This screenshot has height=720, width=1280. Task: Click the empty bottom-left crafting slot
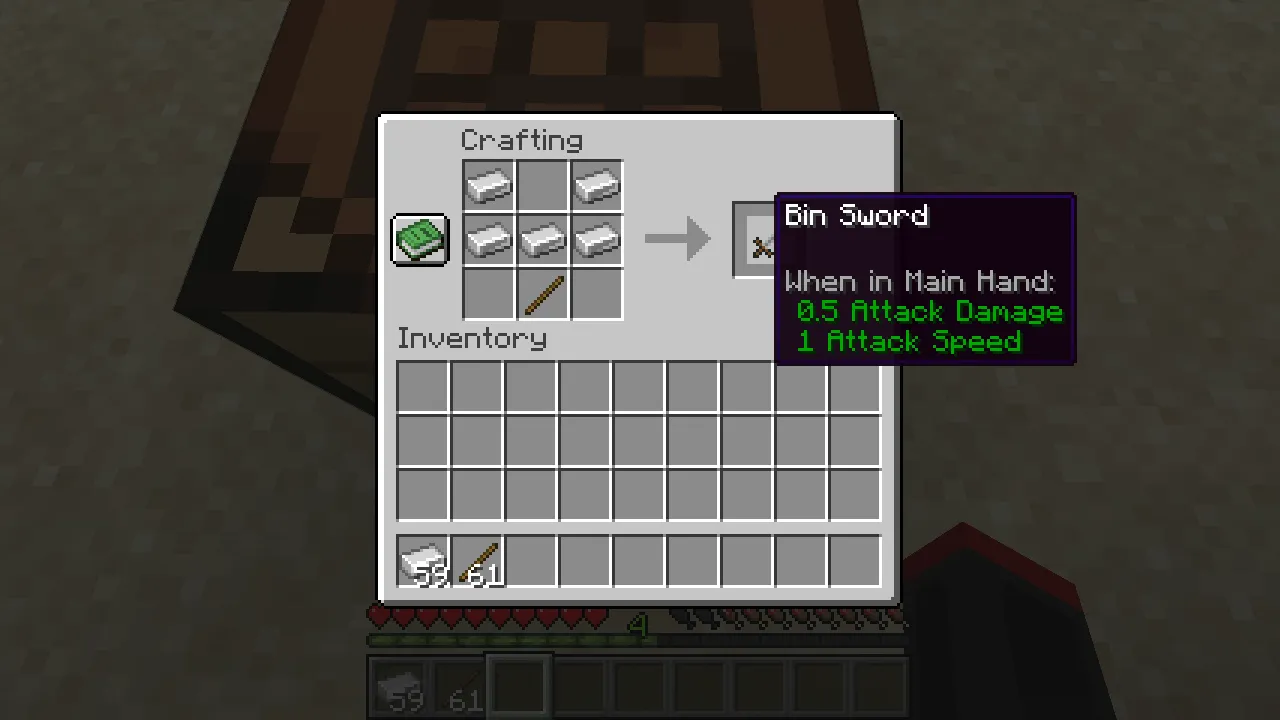point(489,293)
